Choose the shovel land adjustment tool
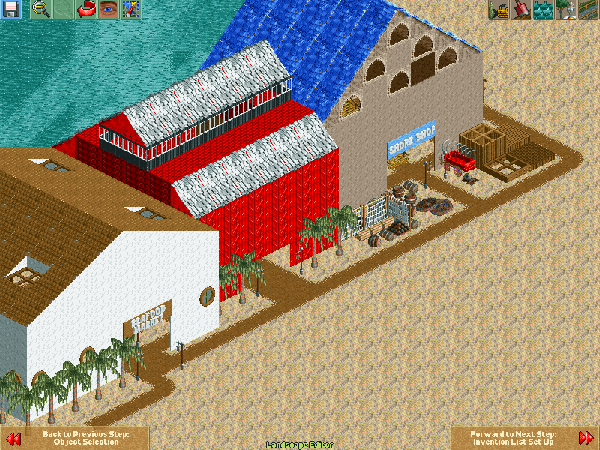The image size is (600, 450). click(x=520, y=10)
